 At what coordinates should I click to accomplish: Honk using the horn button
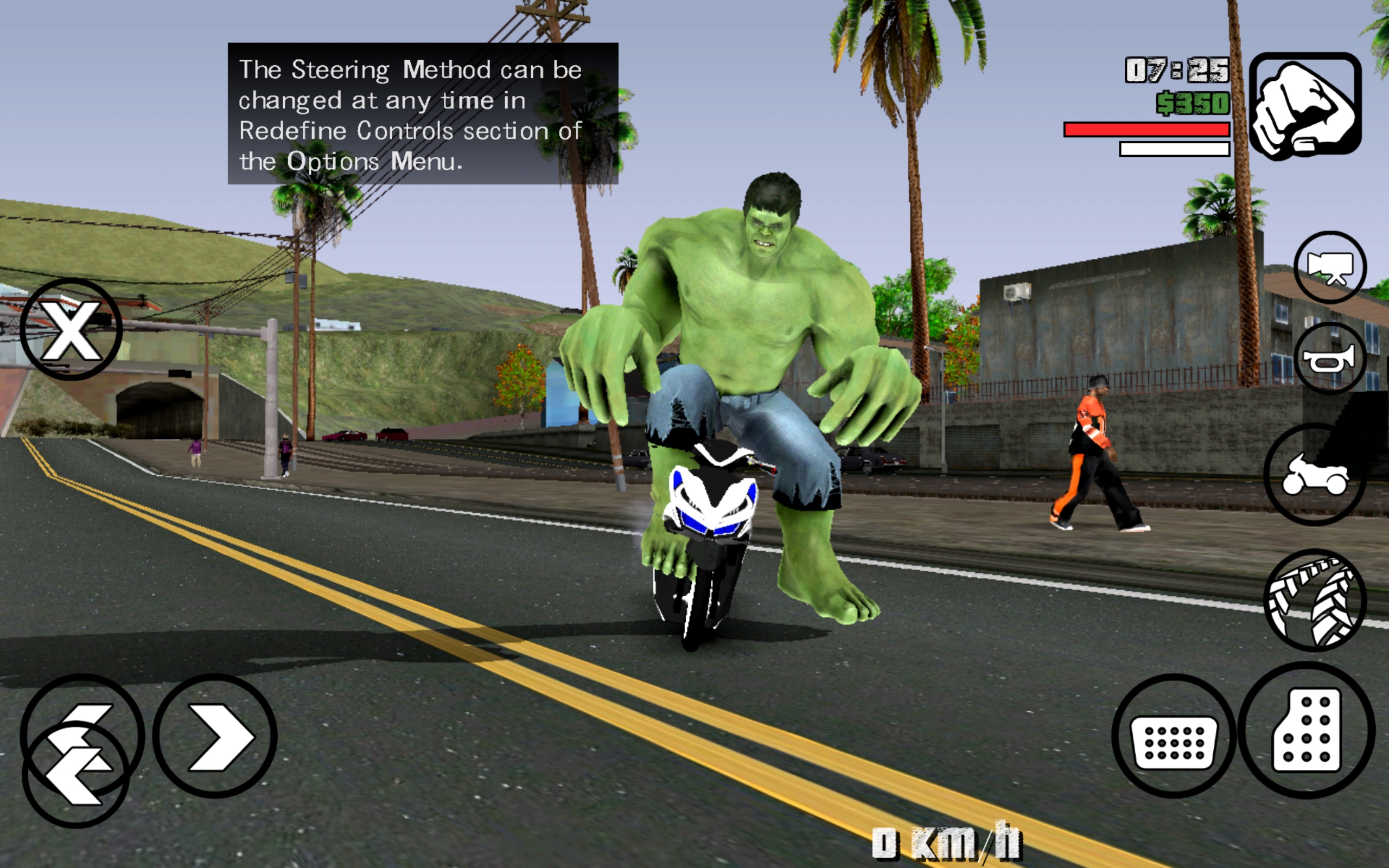click(x=1329, y=359)
